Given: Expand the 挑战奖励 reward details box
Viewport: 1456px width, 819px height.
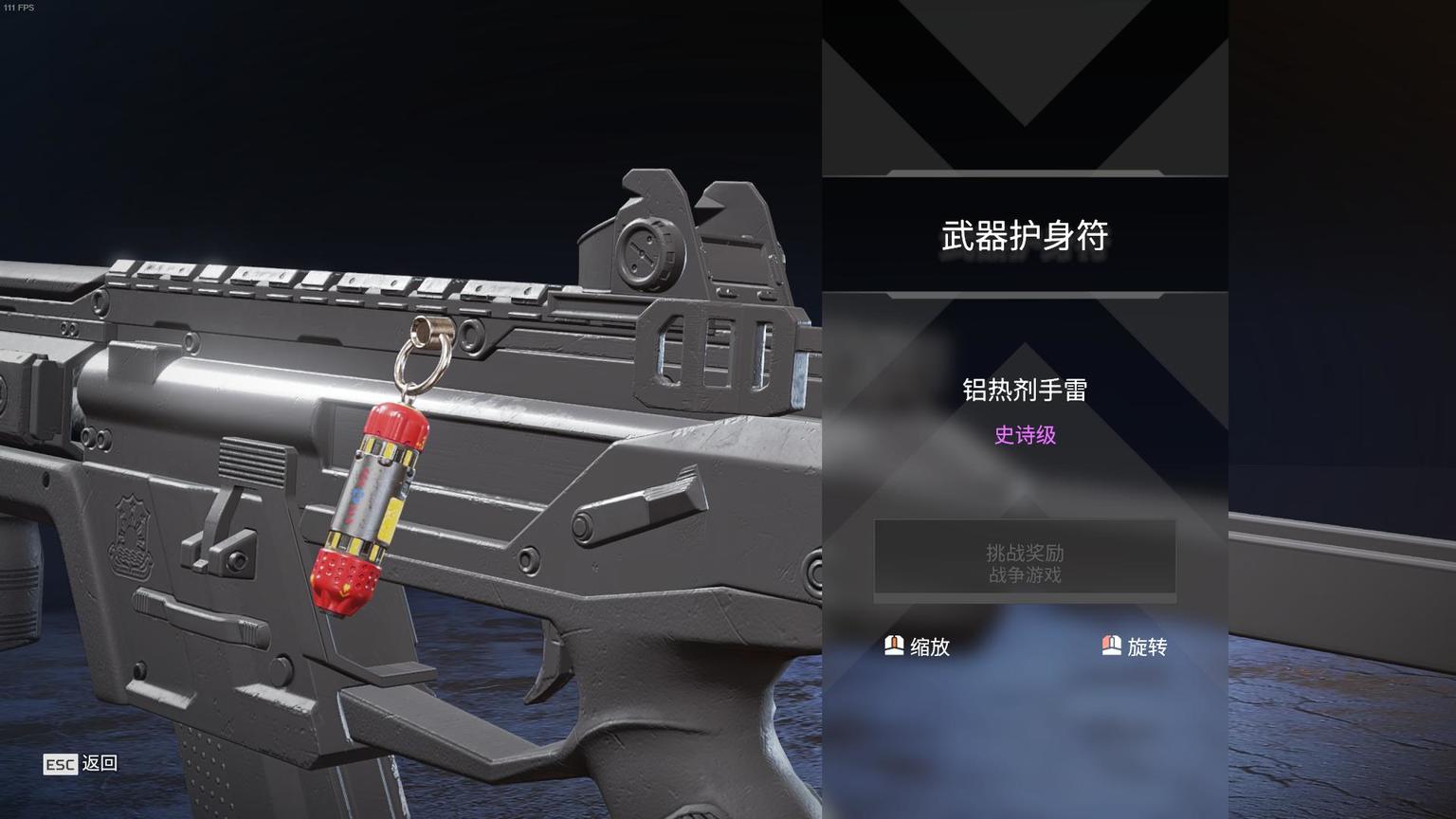Looking at the screenshot, I should (x=1025, y=559).
